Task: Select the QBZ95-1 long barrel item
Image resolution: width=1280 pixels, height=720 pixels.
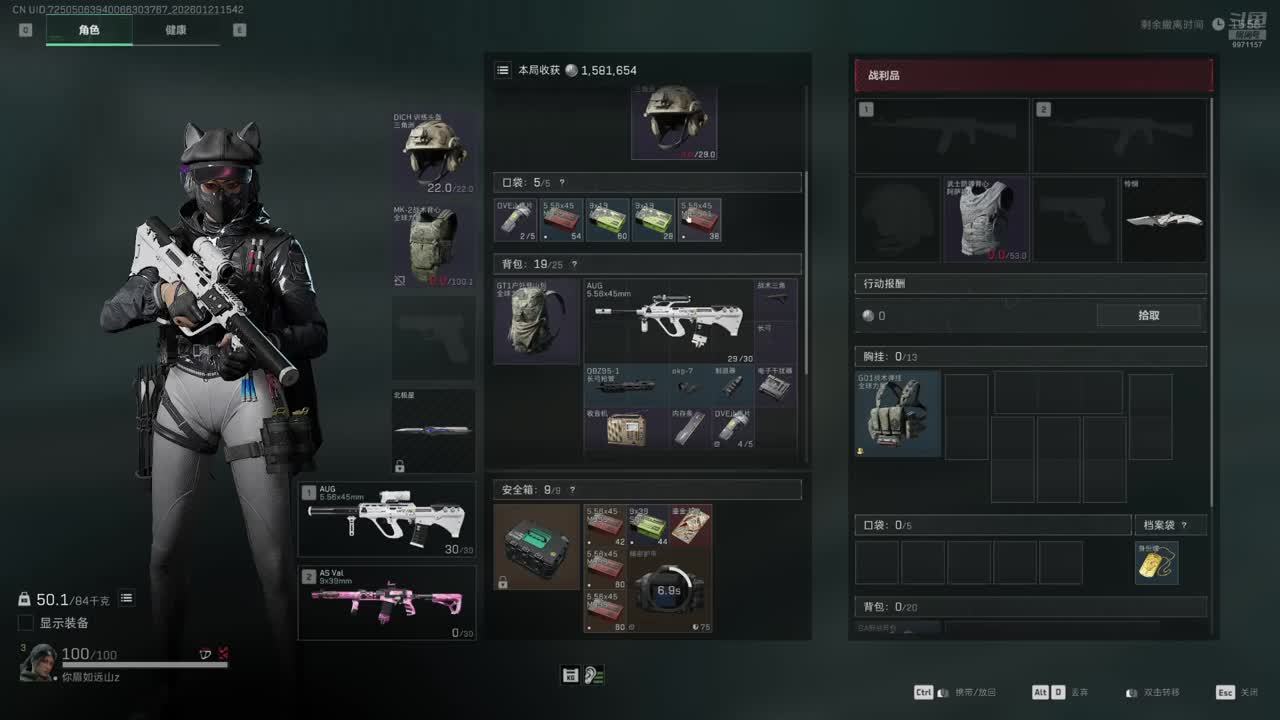Action: tap(627, 385)
